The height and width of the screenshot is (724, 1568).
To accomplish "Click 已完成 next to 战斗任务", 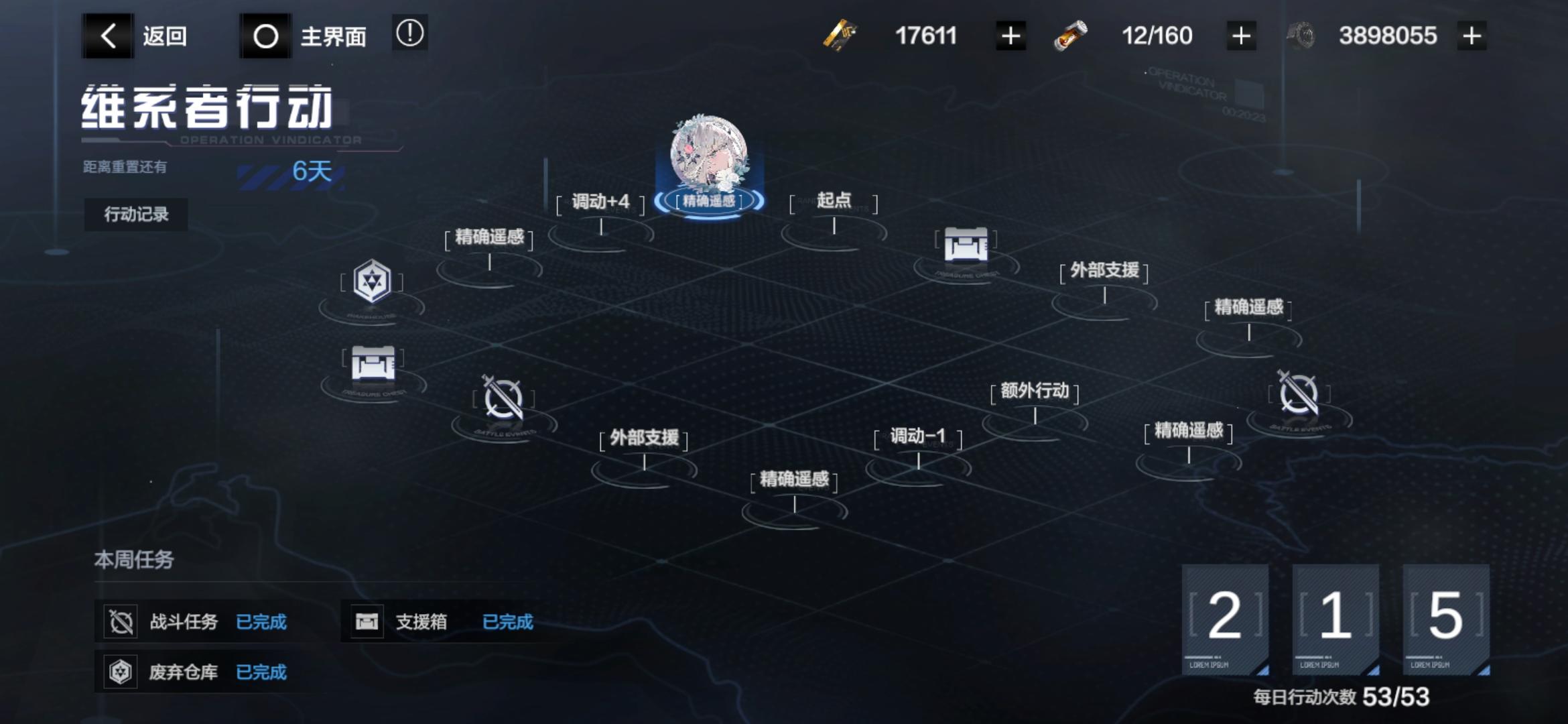I will [263, 622].
